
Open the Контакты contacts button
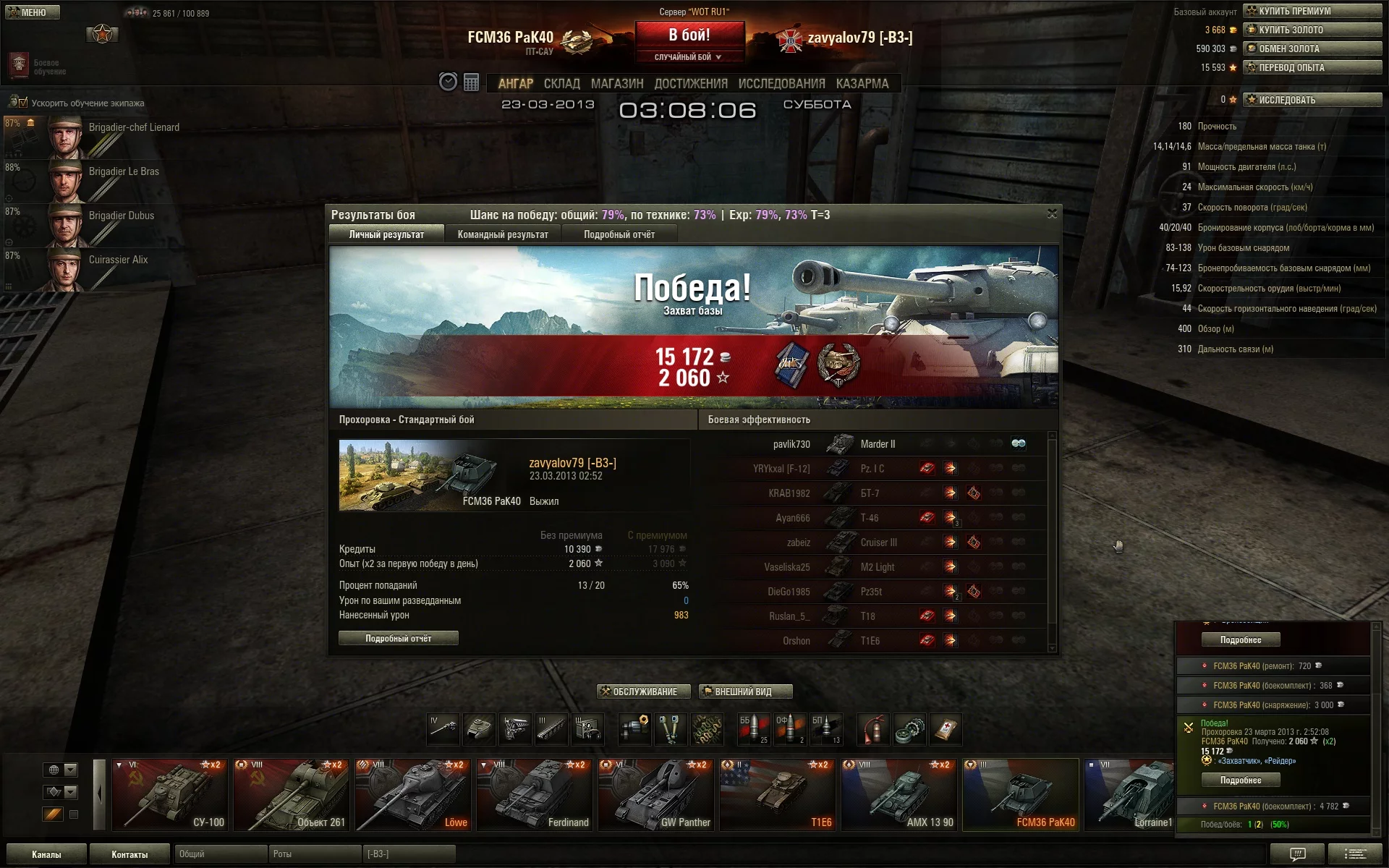129,854
